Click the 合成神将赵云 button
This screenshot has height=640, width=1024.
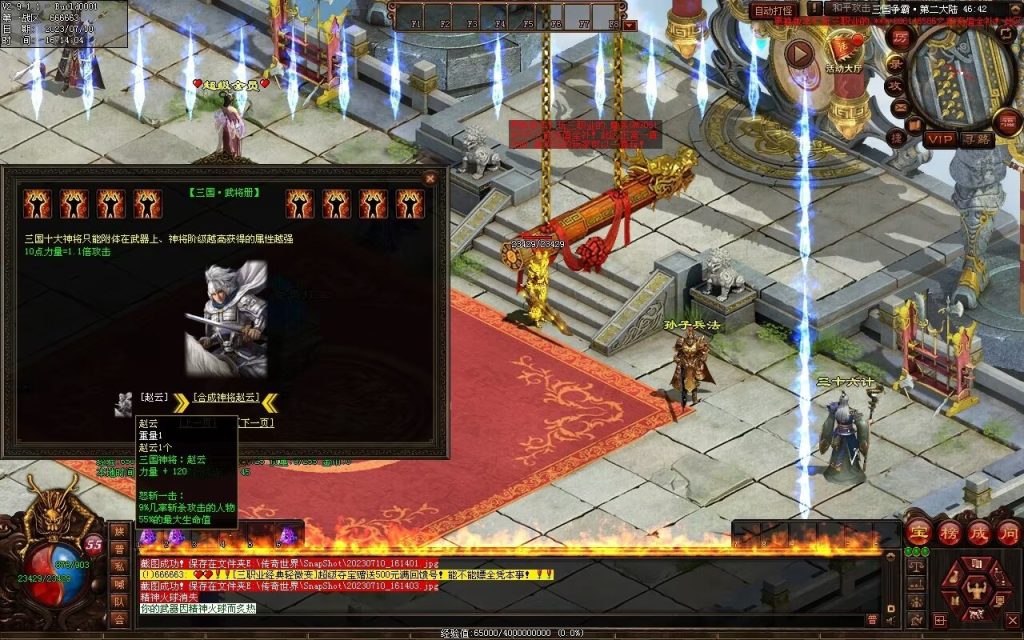pos(225,397)
